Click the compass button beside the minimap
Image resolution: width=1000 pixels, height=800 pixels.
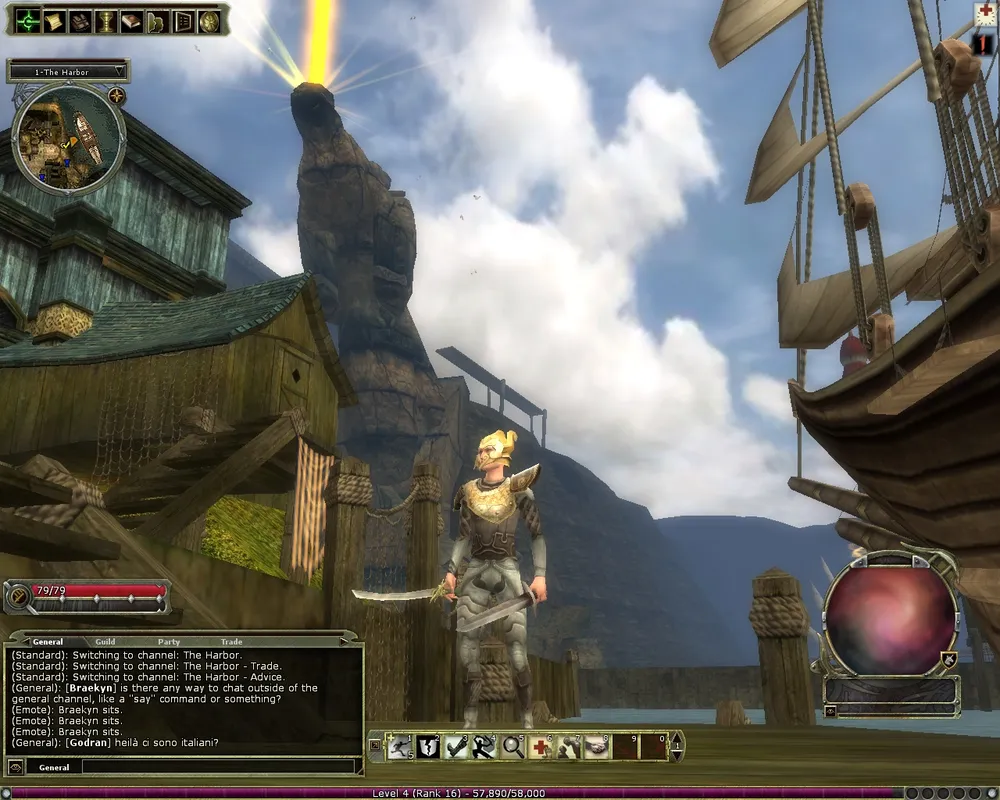coord(117,96)
